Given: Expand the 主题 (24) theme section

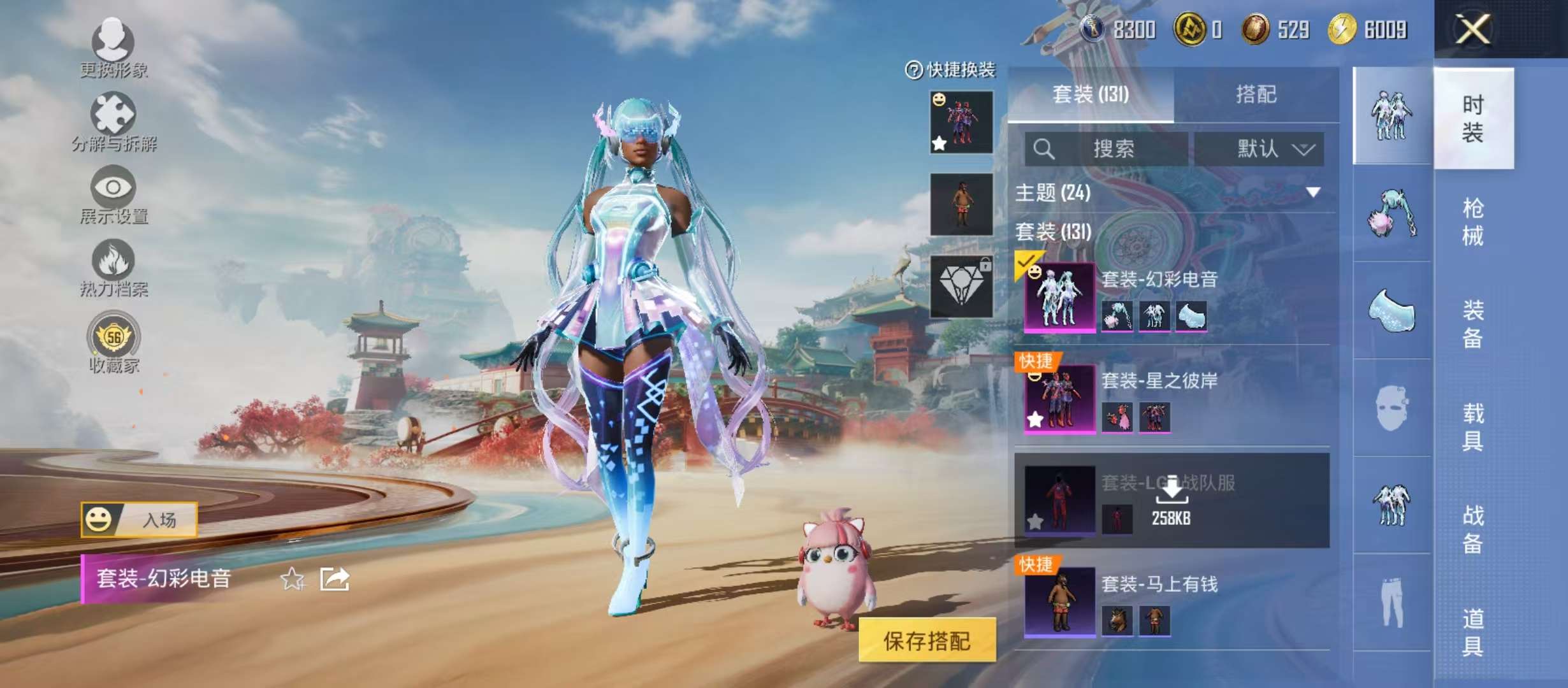Looking at the screenshot, I should pyautogui.click(x=1313, y=192).
